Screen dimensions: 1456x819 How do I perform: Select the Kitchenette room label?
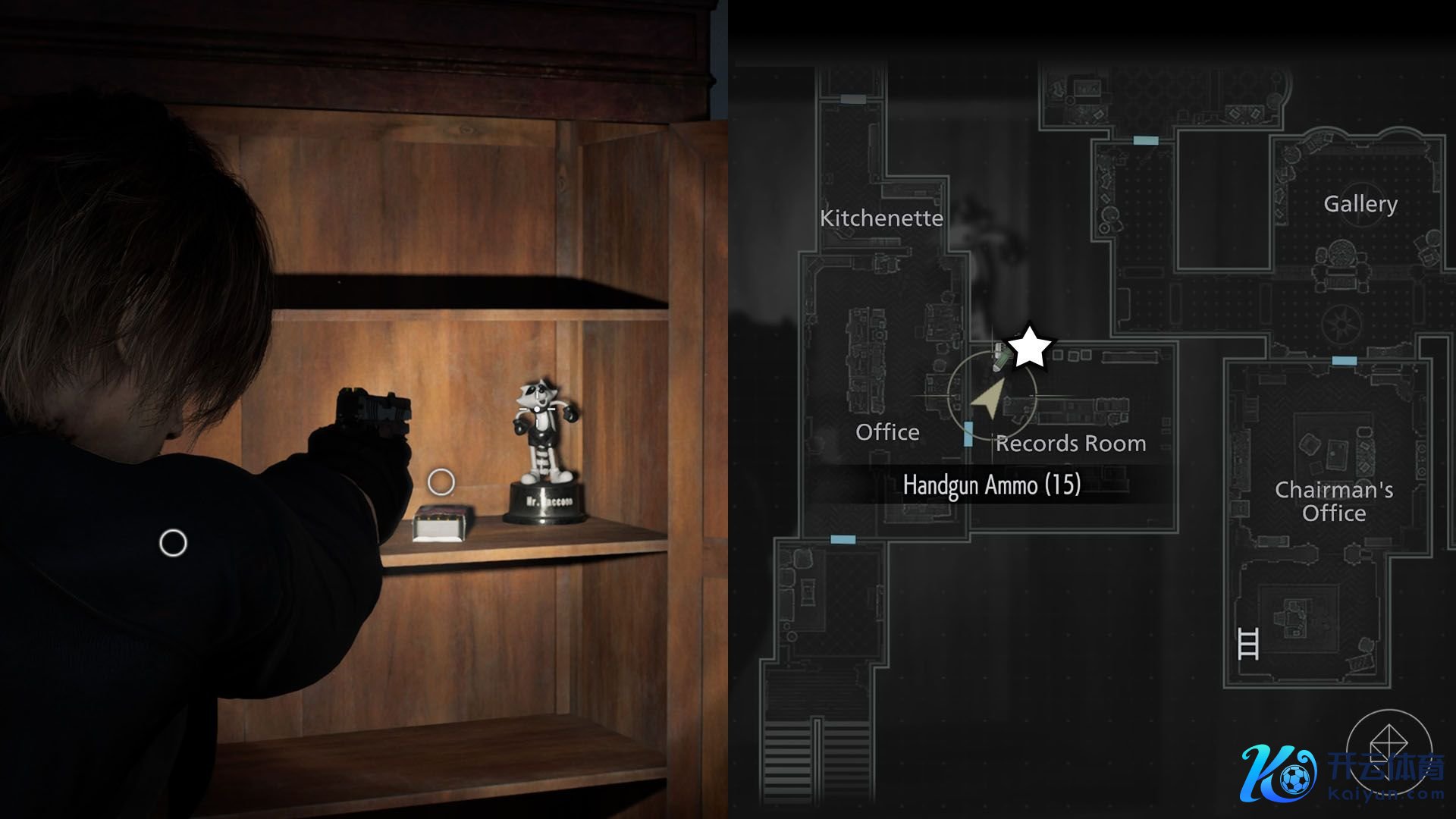pos(881,218)
